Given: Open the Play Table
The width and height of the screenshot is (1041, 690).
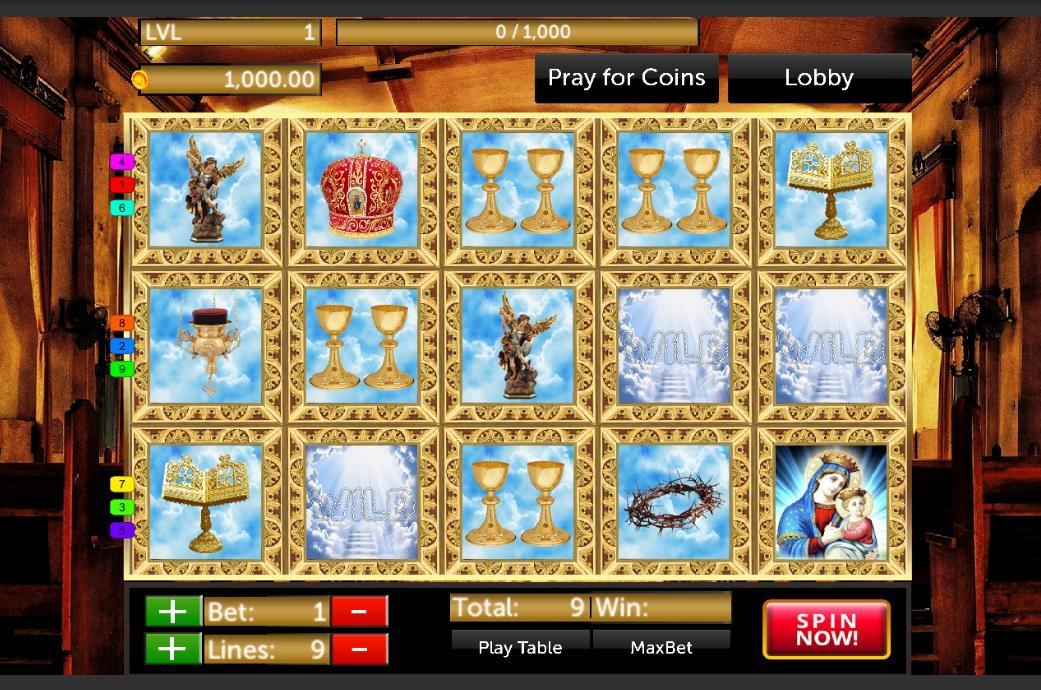Looking at the screenshot, I should (x=520, y=647).
